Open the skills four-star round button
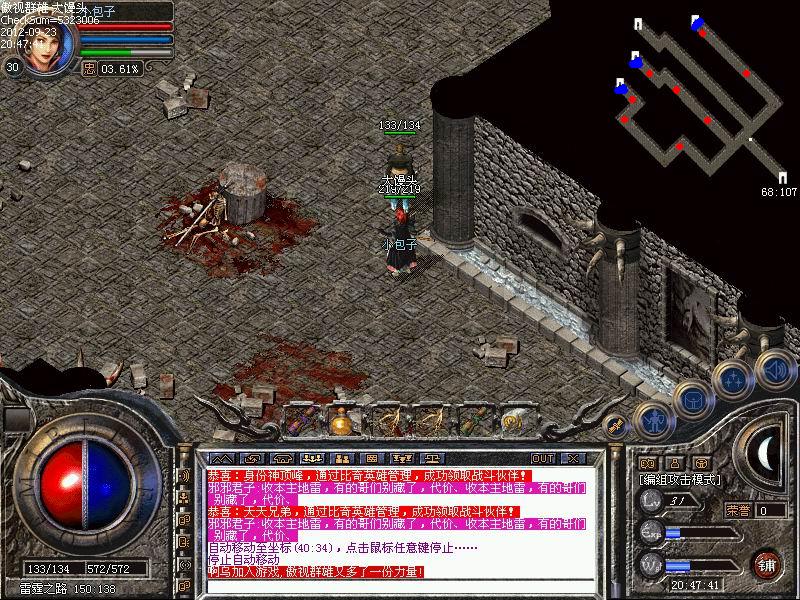The height and width of the screenshot is (600, 800). click(x=732, y=379)
